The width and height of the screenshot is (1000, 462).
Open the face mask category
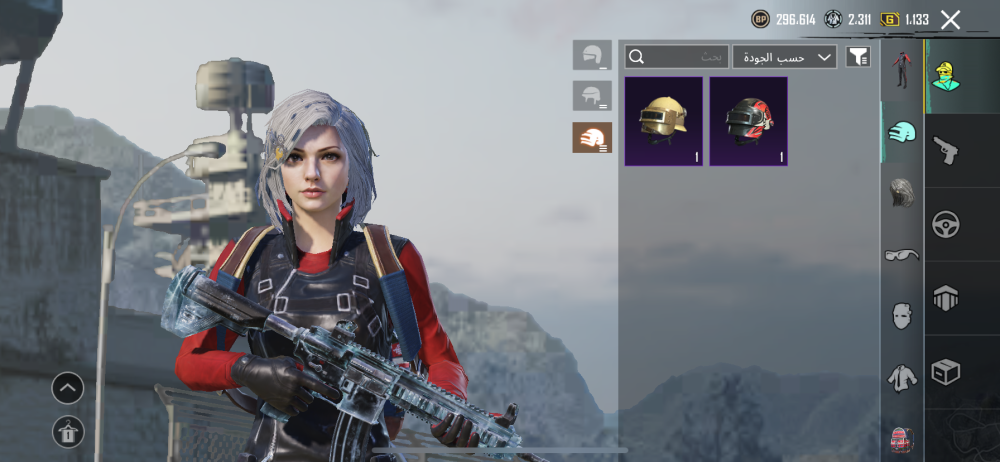click(902, 316)
